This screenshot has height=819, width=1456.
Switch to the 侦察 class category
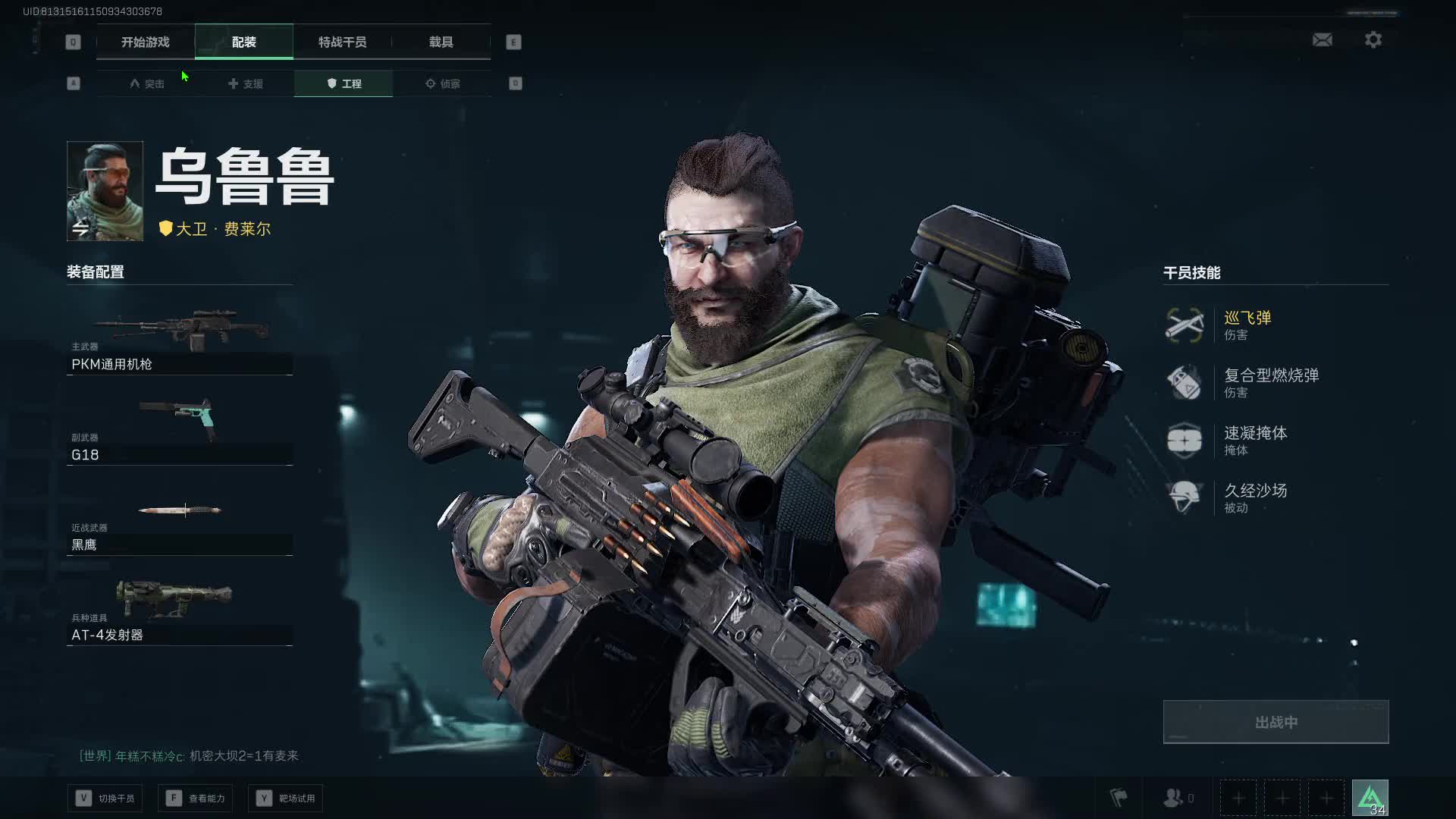click(x=442, y=83)
